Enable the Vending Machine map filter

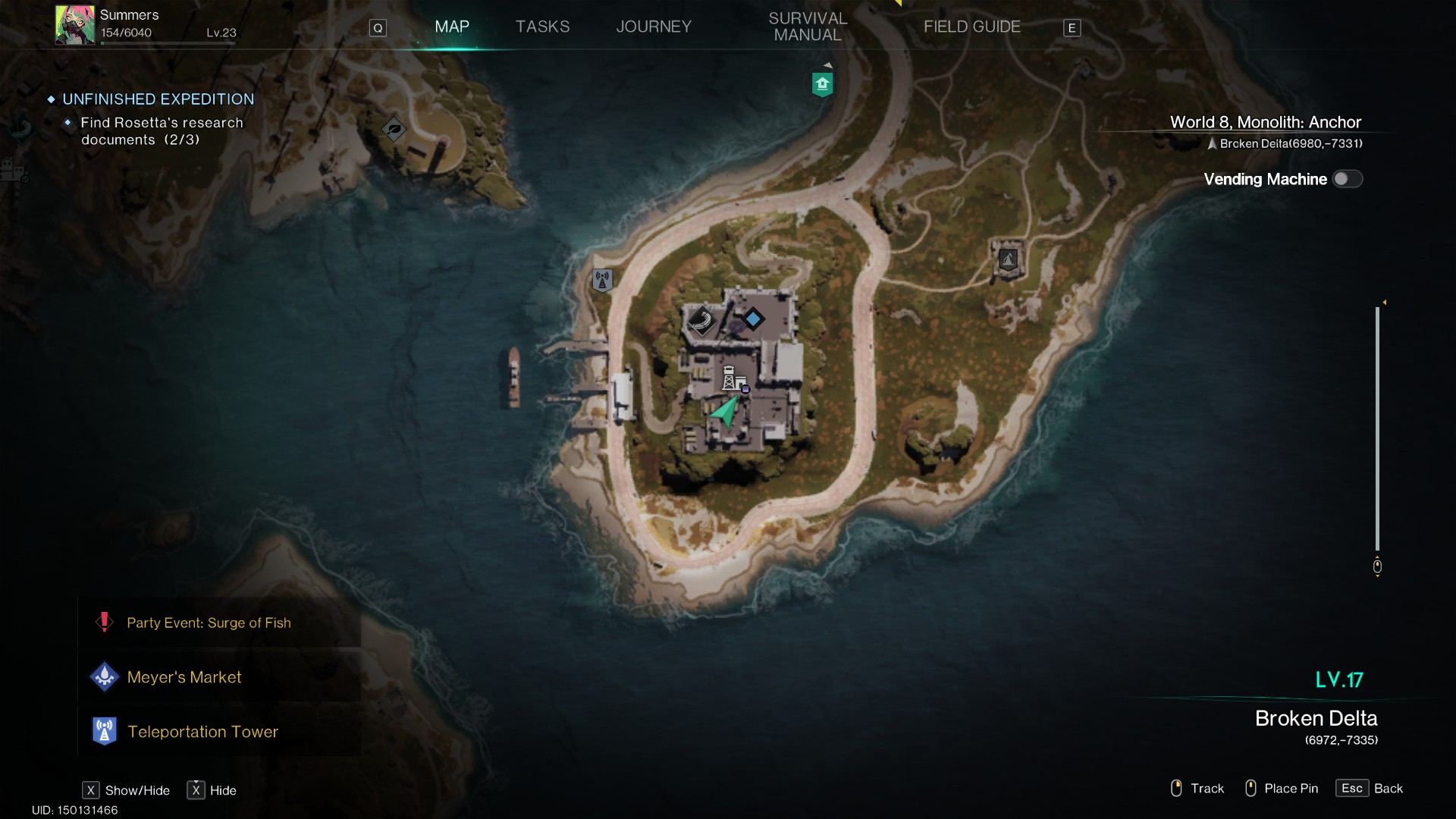1348,179
